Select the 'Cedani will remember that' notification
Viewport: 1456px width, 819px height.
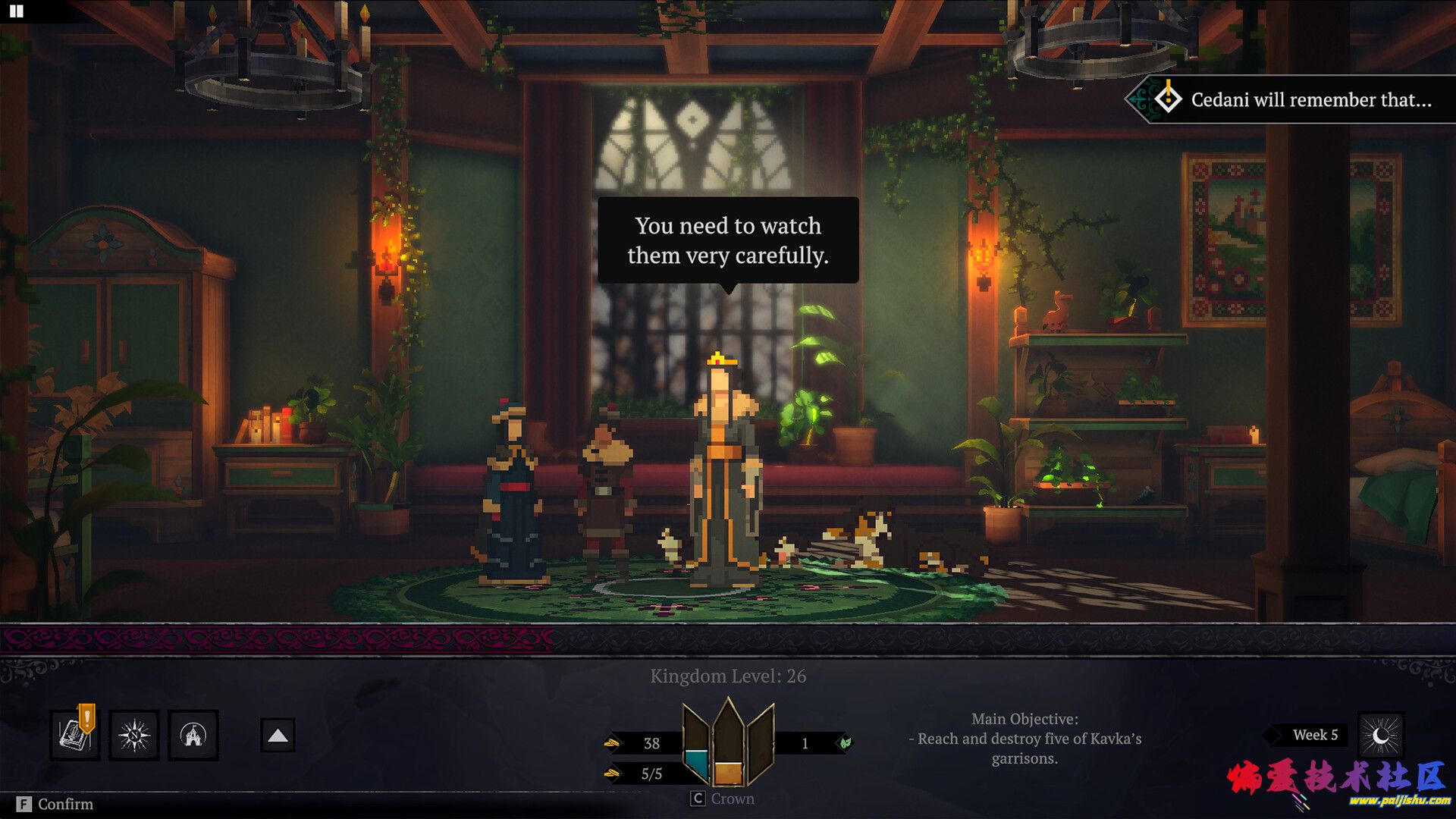pos(1295,99)
